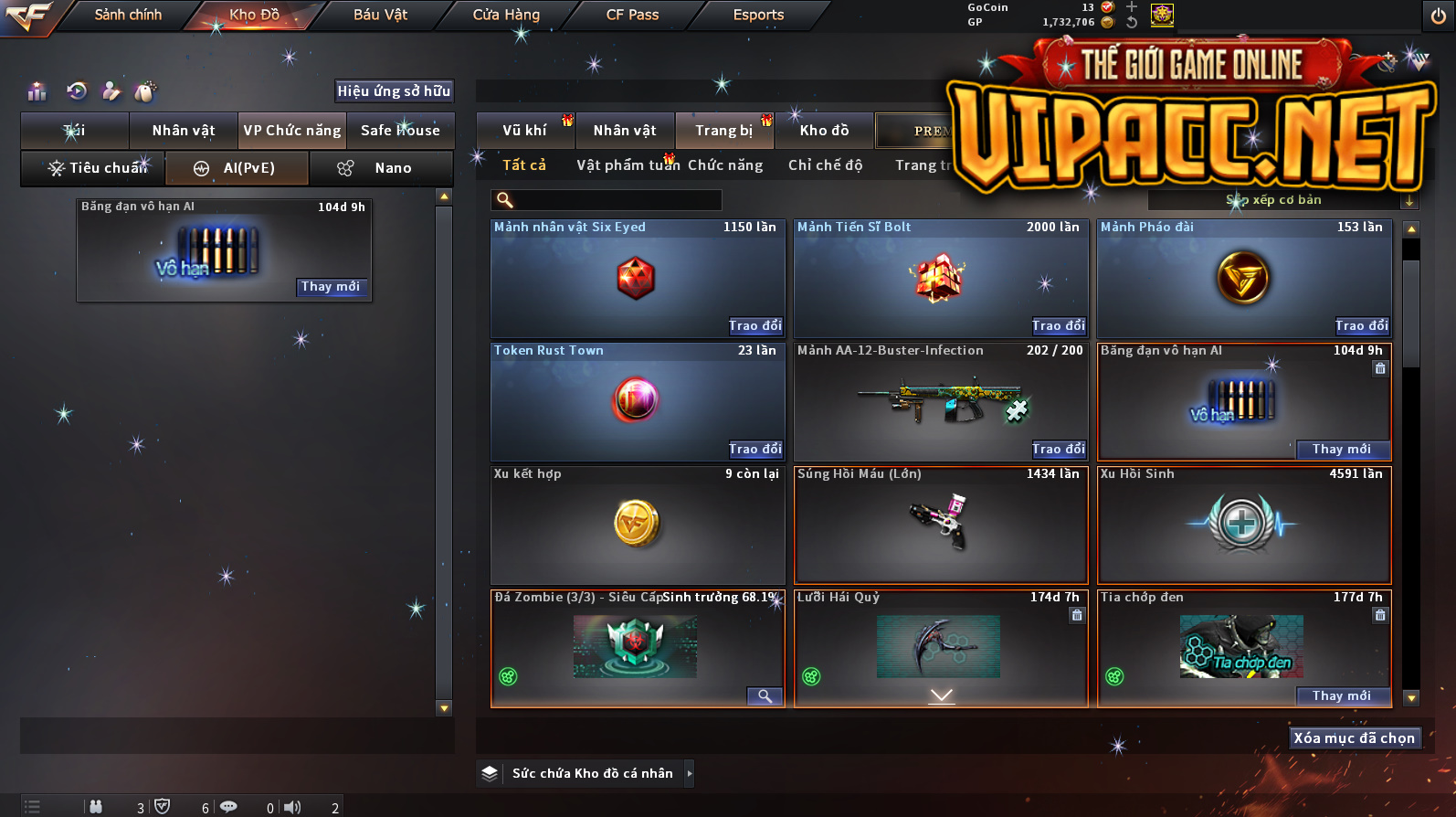Open the Sảnh chính lobby tab
Viewport: 1456px width, 817px height.
[128, 16]
